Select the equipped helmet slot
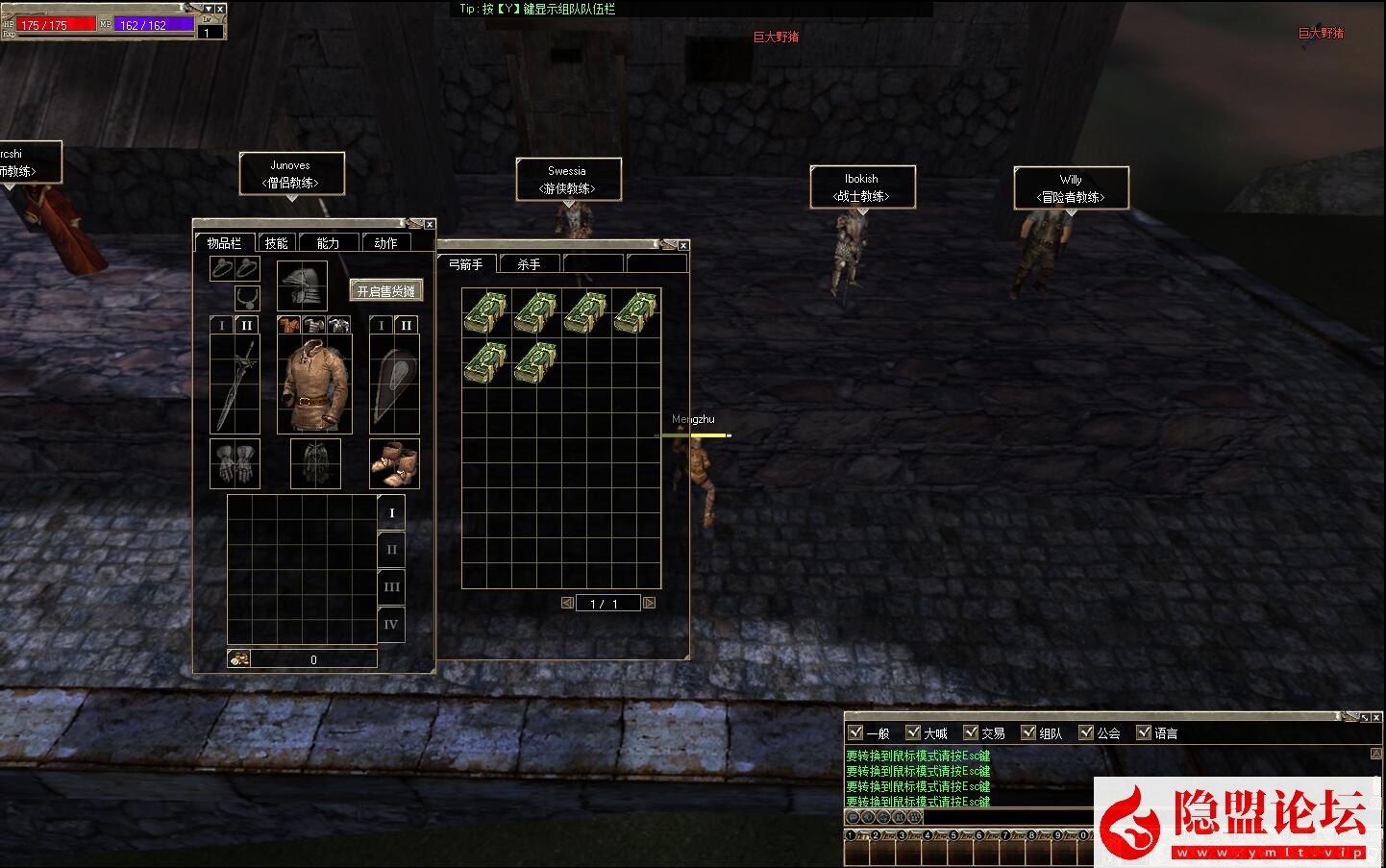 302,285
